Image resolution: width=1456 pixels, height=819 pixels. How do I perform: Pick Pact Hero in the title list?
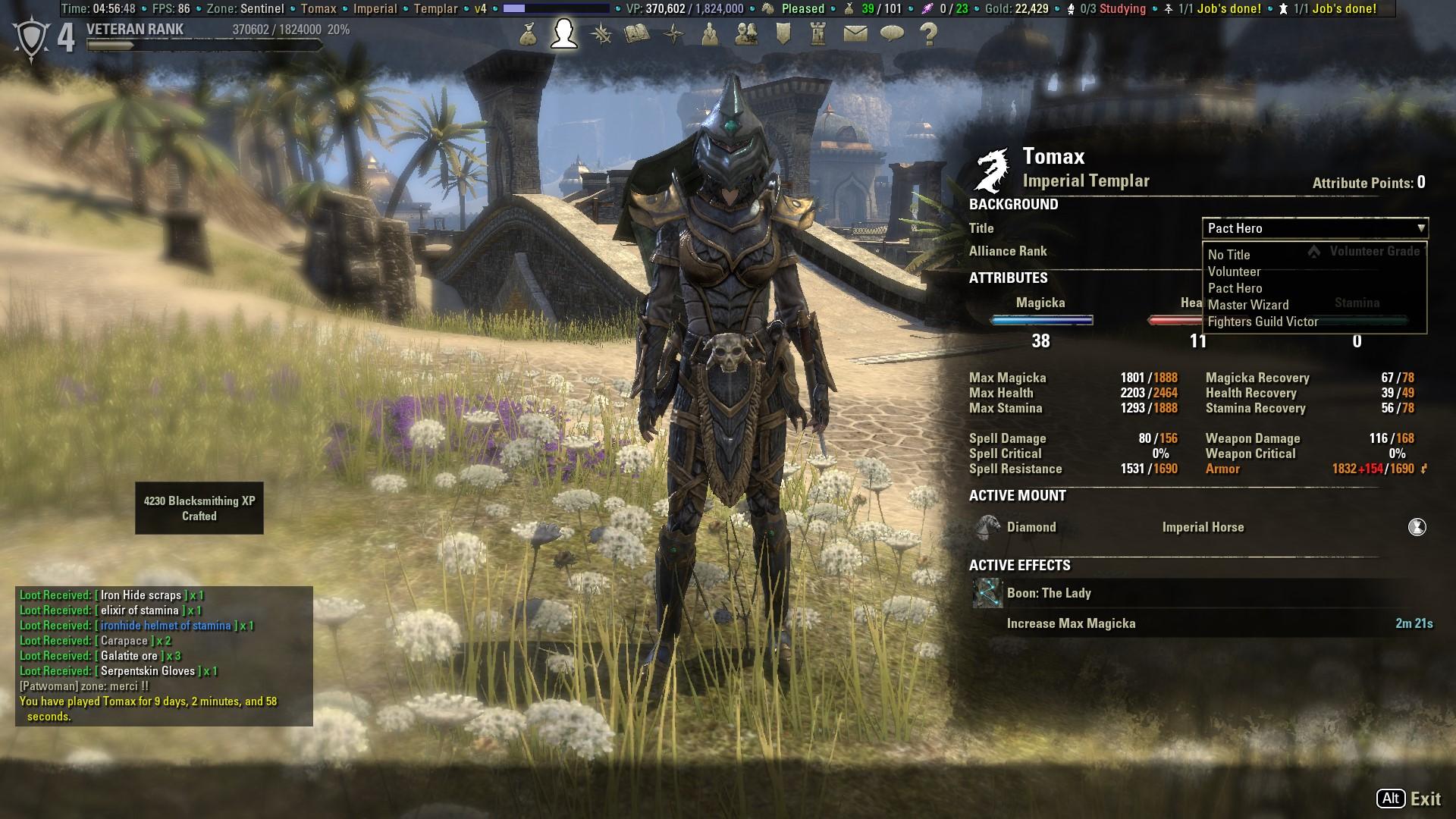point(1235,288)
